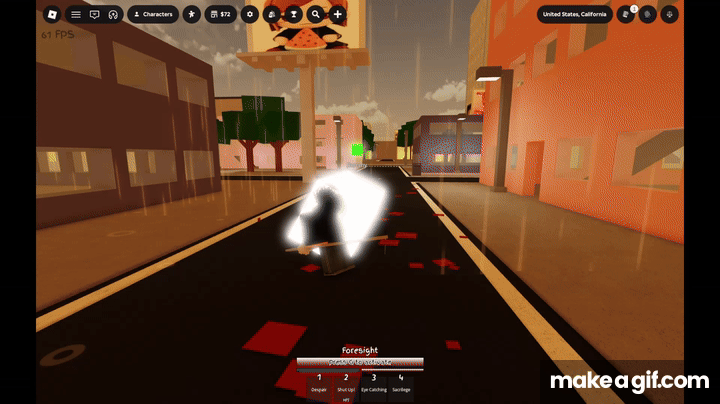Open settings with the gear icon
Viewport: 720px width, 404px height.
(249, 14)
